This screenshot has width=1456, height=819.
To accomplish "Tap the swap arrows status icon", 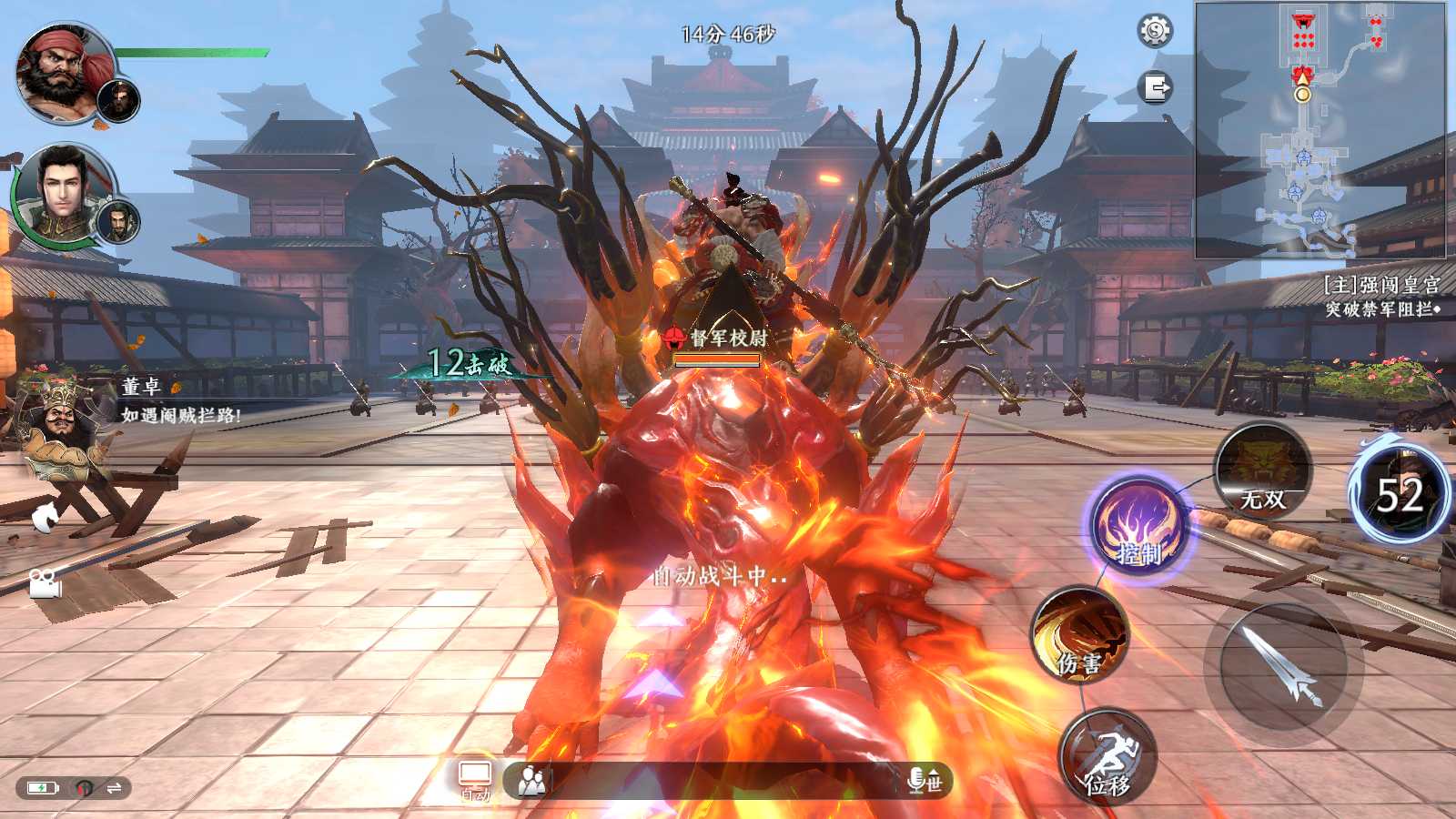I will (115, 788).
